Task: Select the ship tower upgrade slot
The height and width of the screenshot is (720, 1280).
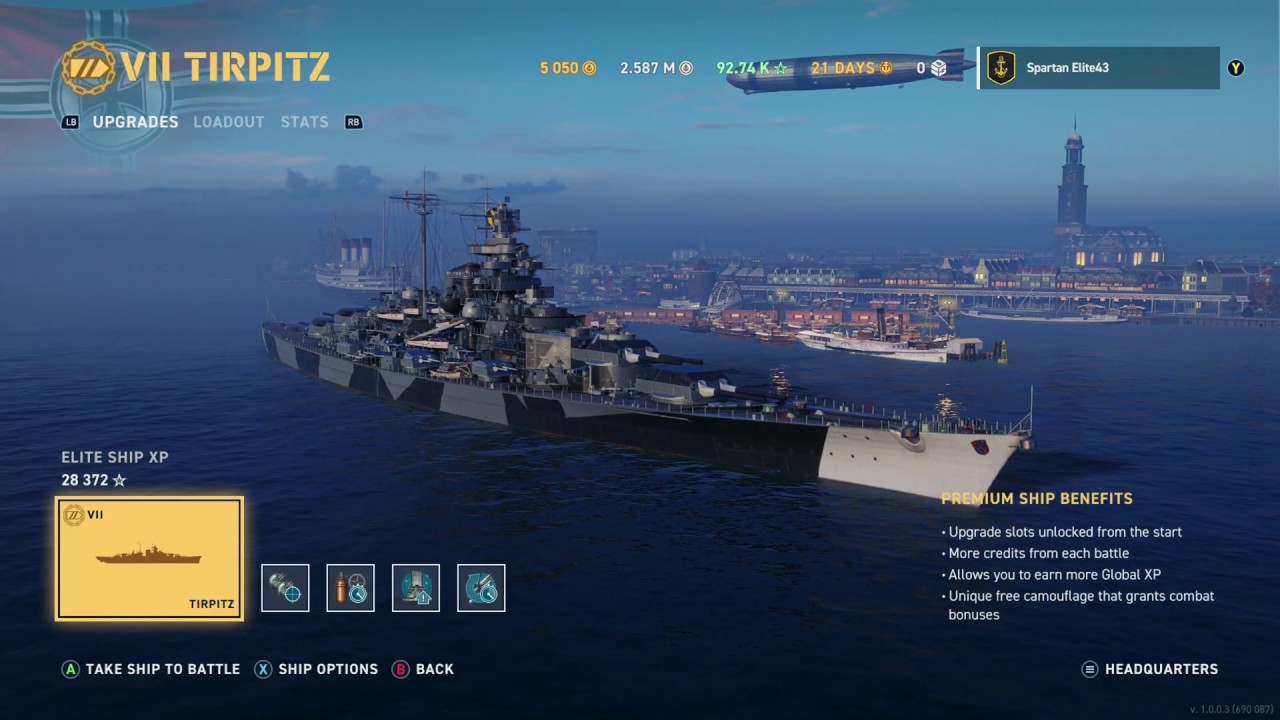Action: tap(416, 588)
